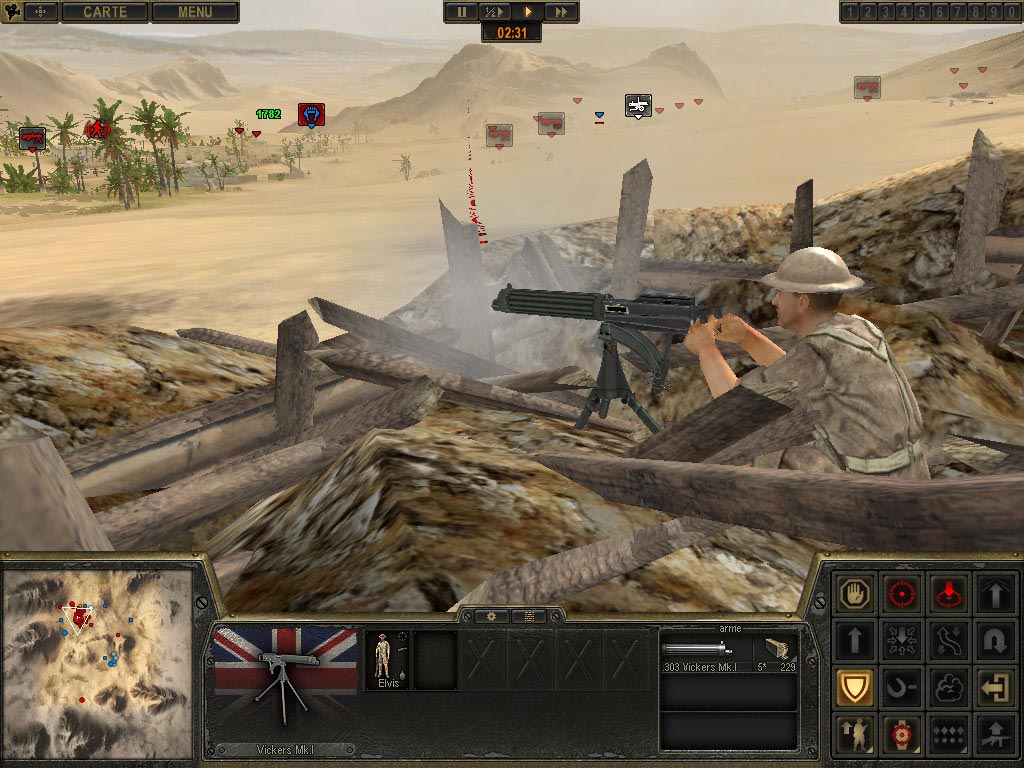Set game speed to half speed
The image size is (1024, 768).
pos(494,12)
